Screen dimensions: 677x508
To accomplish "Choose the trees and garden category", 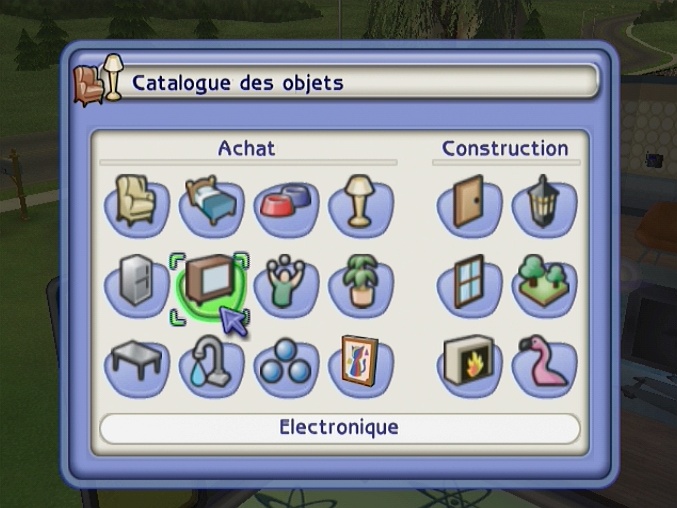I will (x=543, y=285).
